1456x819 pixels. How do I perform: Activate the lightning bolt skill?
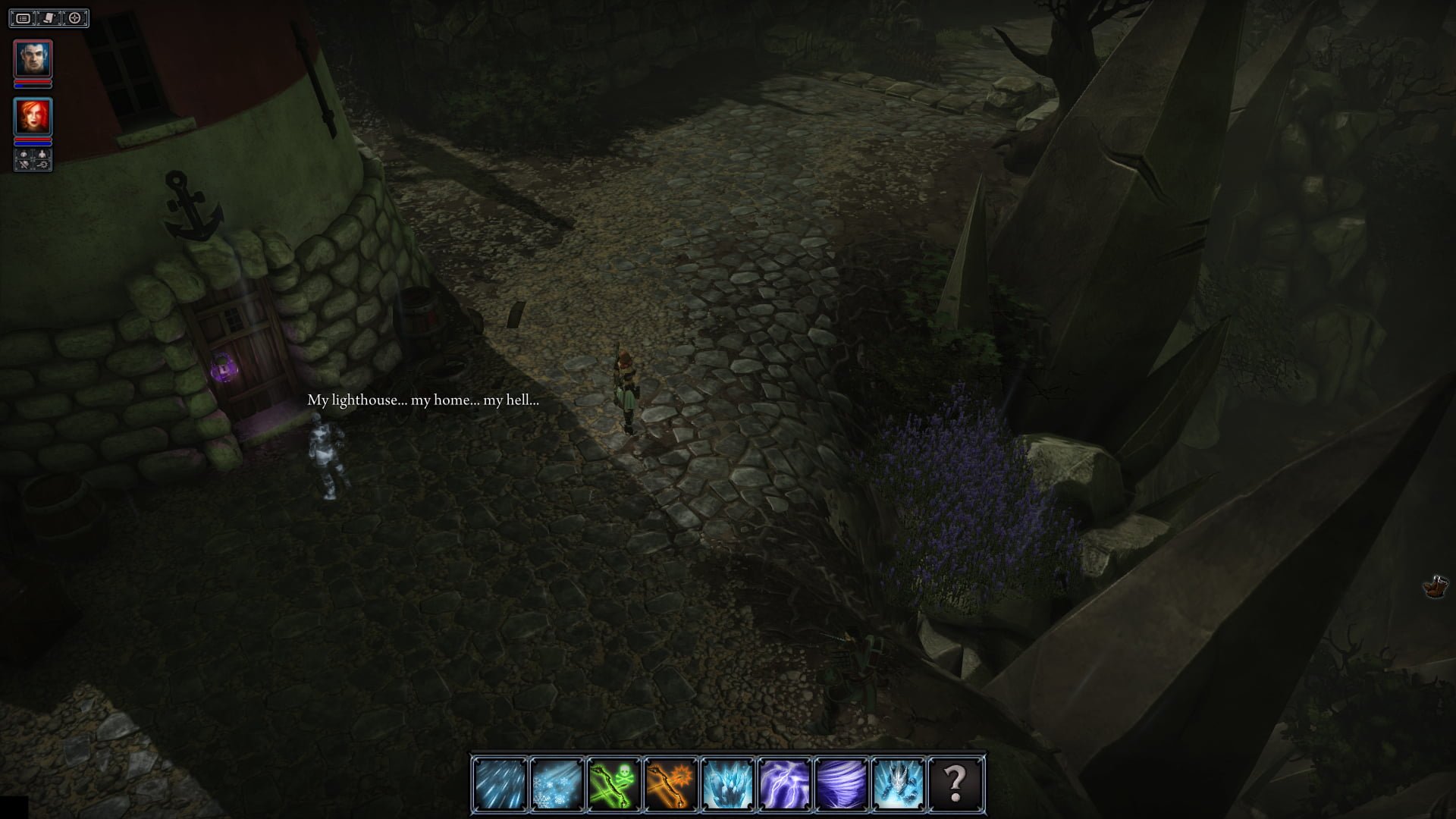784,783
